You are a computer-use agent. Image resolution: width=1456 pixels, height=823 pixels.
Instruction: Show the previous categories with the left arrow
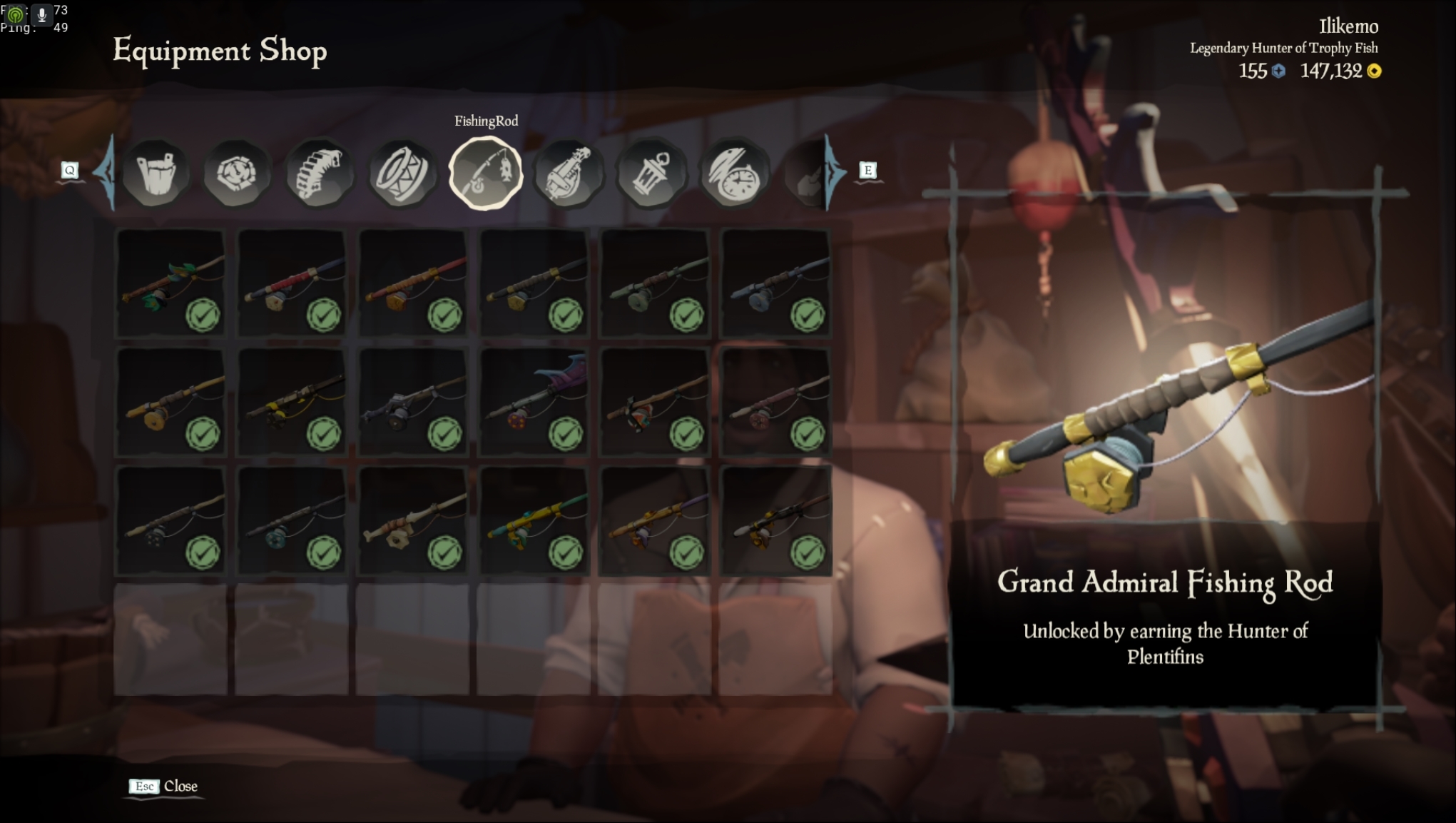[x=106, y=171]
